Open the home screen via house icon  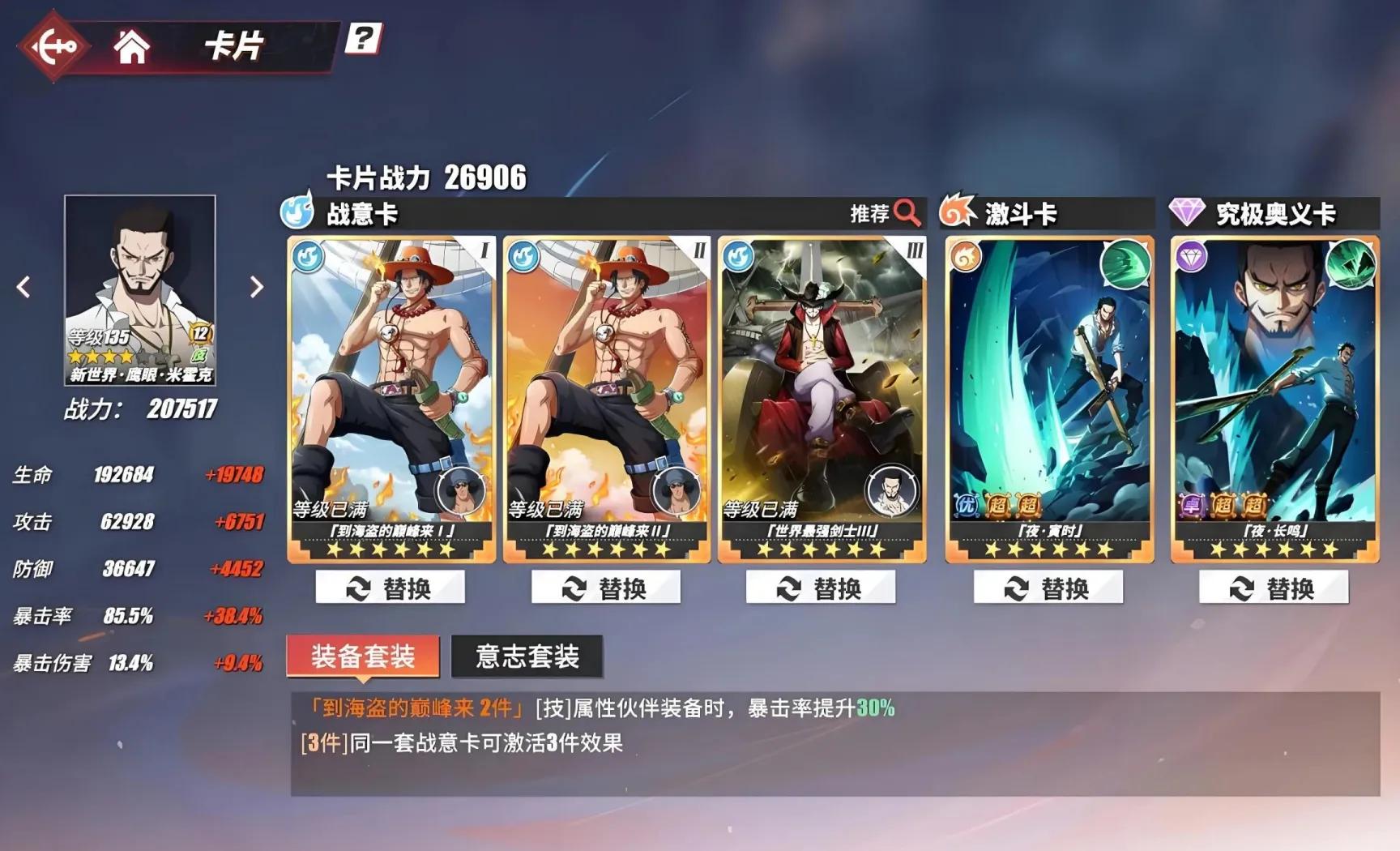tap(134, 46)
